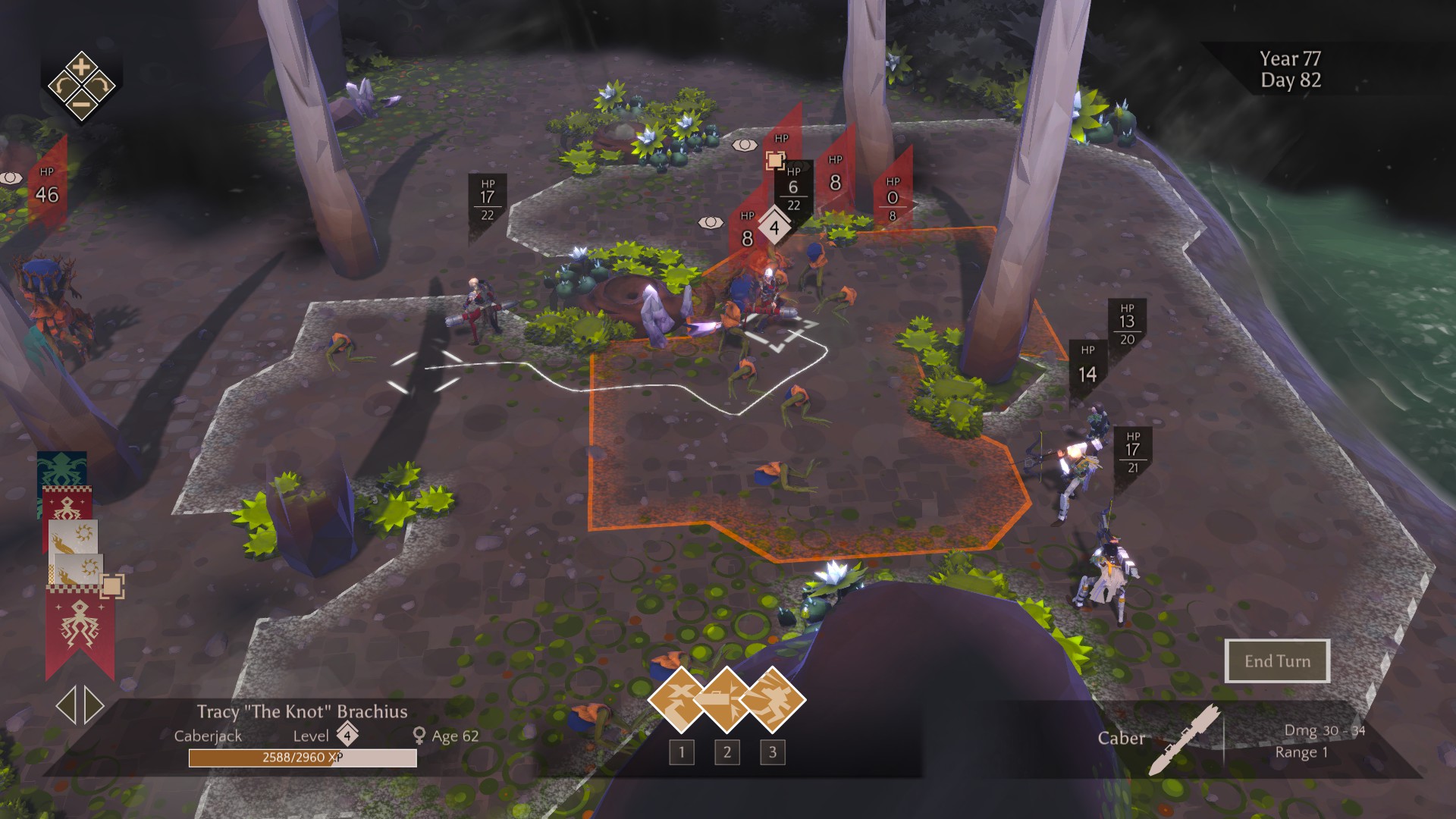Select the running charge ability in slot 3
The width and height of the screenshot is (1456, 819).
click(x=773, y=699)
